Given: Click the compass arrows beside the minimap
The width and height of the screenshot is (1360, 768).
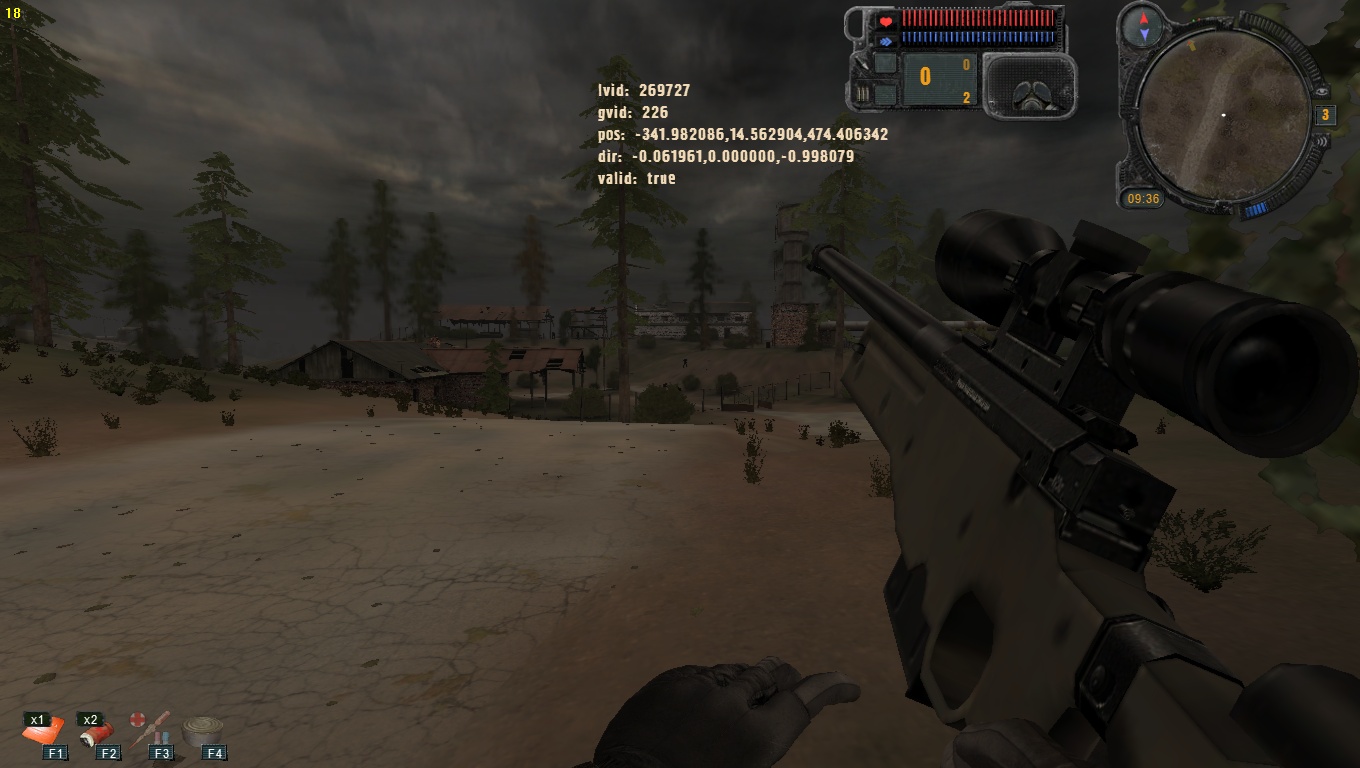Looking at the screenshot, I should (1143, 26).
